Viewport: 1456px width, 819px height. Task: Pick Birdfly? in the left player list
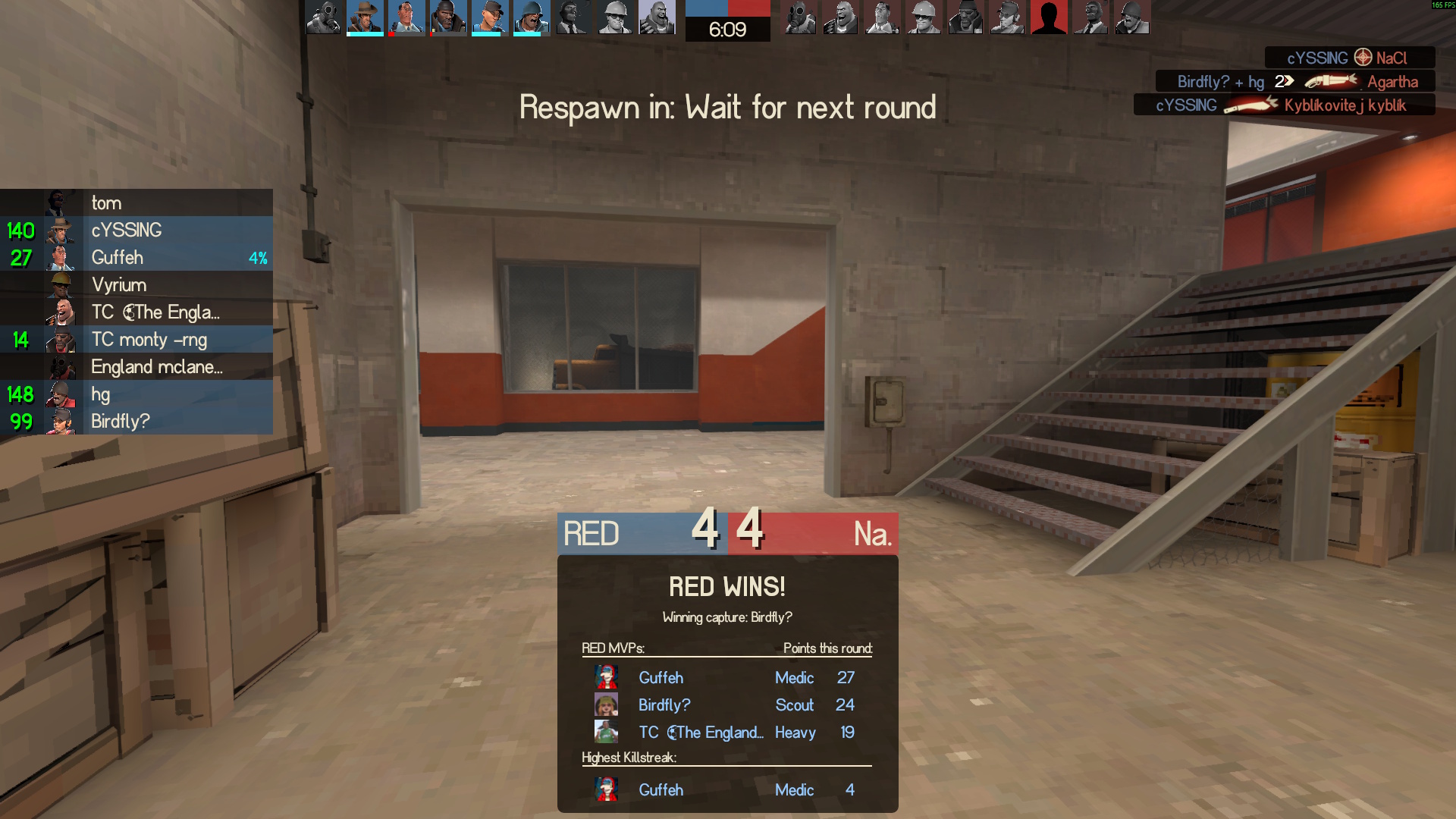pos(136,422)
